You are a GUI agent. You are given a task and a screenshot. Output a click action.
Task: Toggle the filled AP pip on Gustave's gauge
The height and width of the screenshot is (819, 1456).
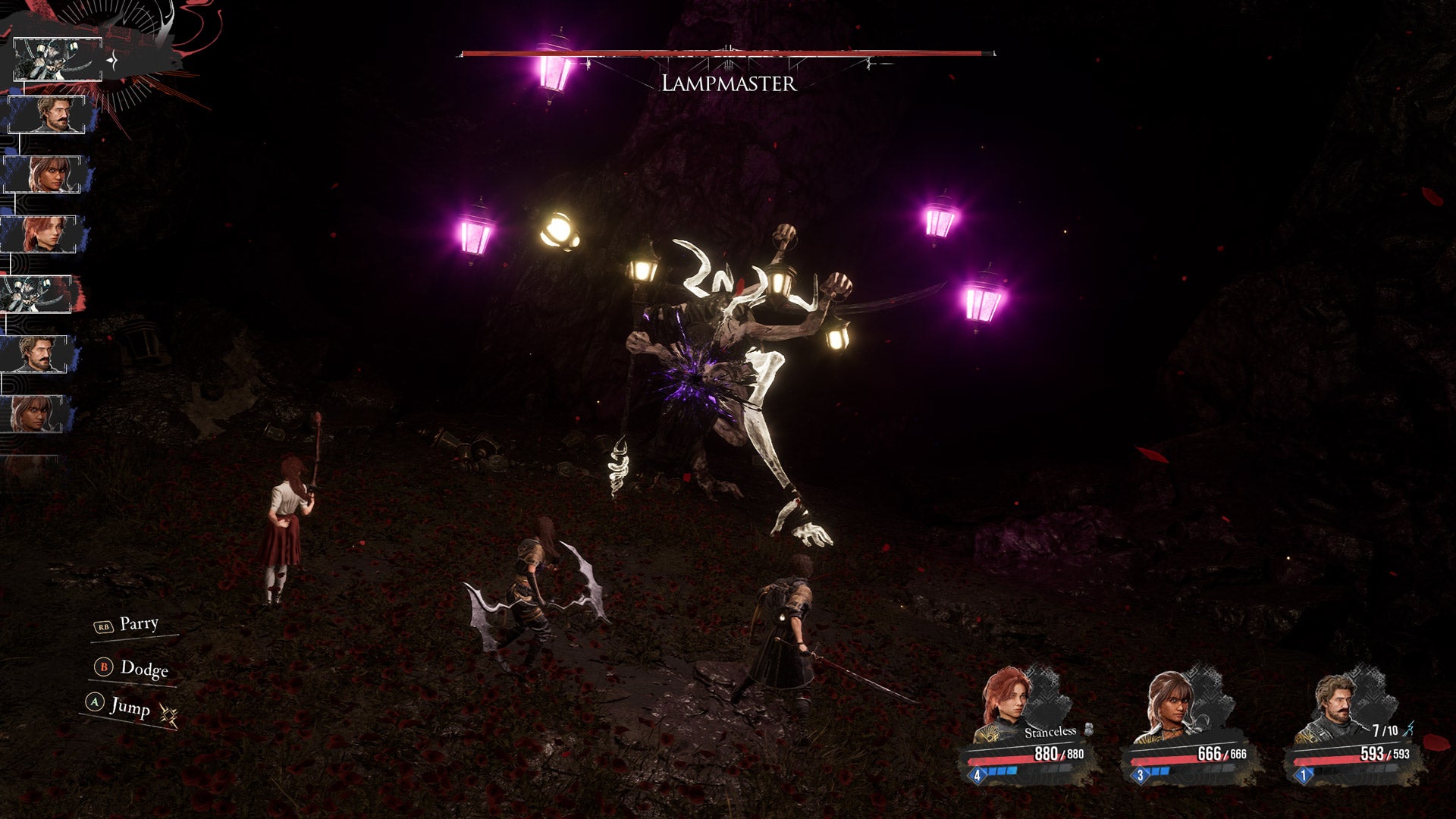pos(1313,770)
